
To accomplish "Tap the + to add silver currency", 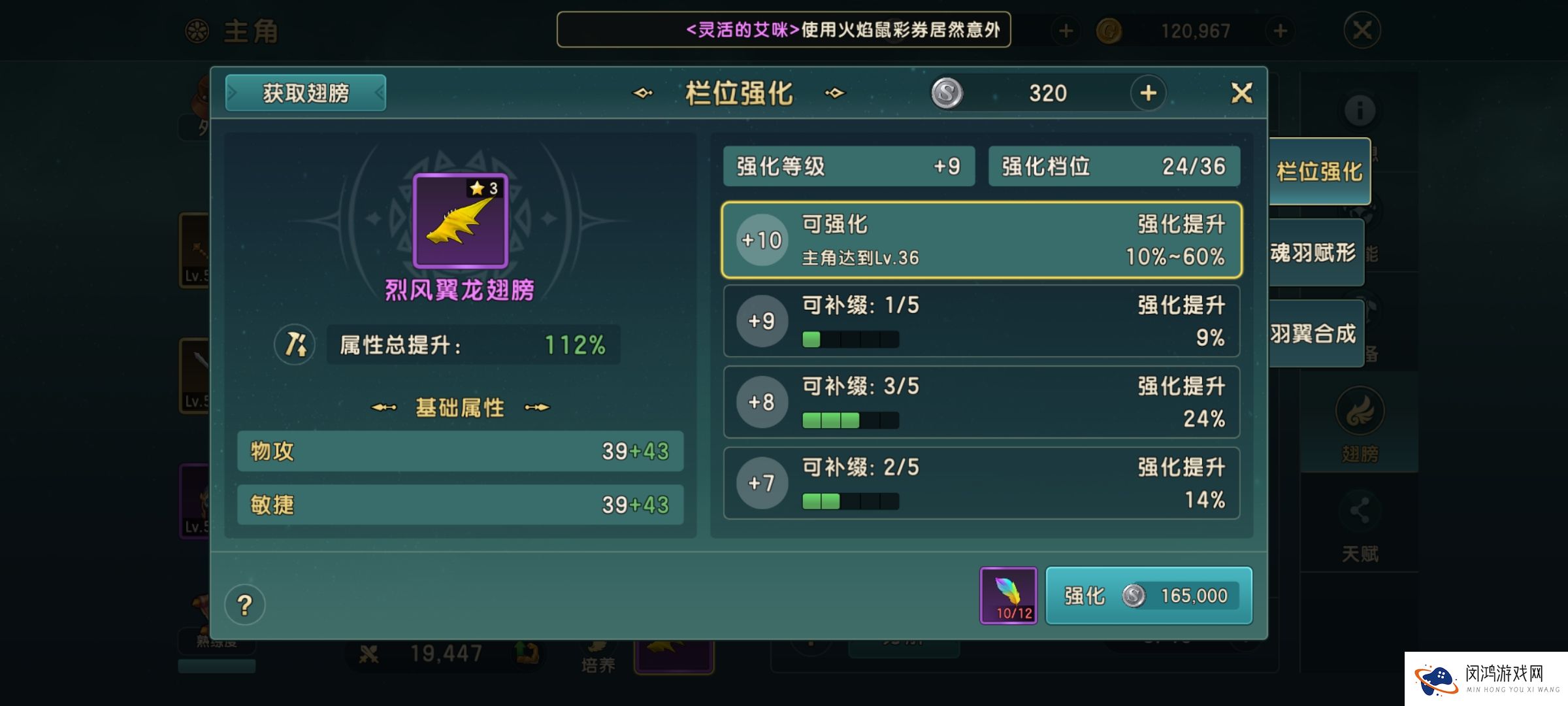I will coord(1148,93).
